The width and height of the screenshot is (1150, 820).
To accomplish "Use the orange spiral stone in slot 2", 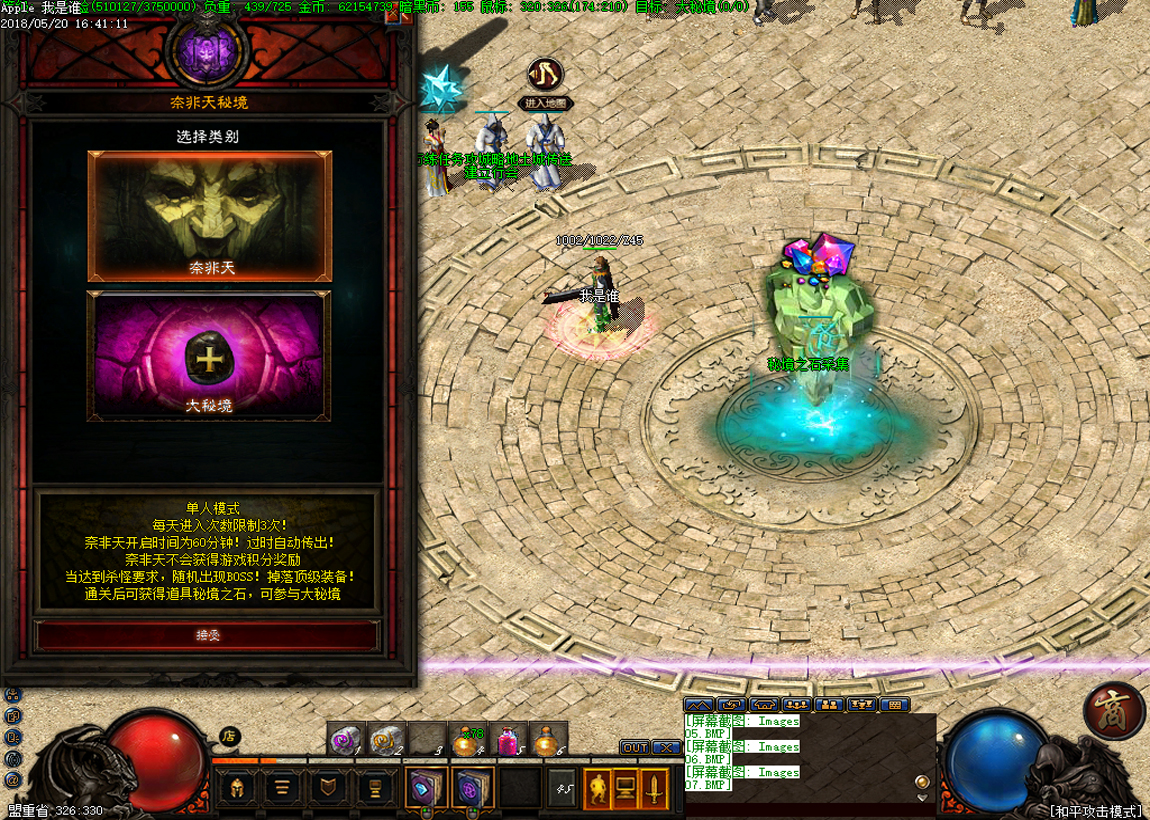I will tap(385, 741).
